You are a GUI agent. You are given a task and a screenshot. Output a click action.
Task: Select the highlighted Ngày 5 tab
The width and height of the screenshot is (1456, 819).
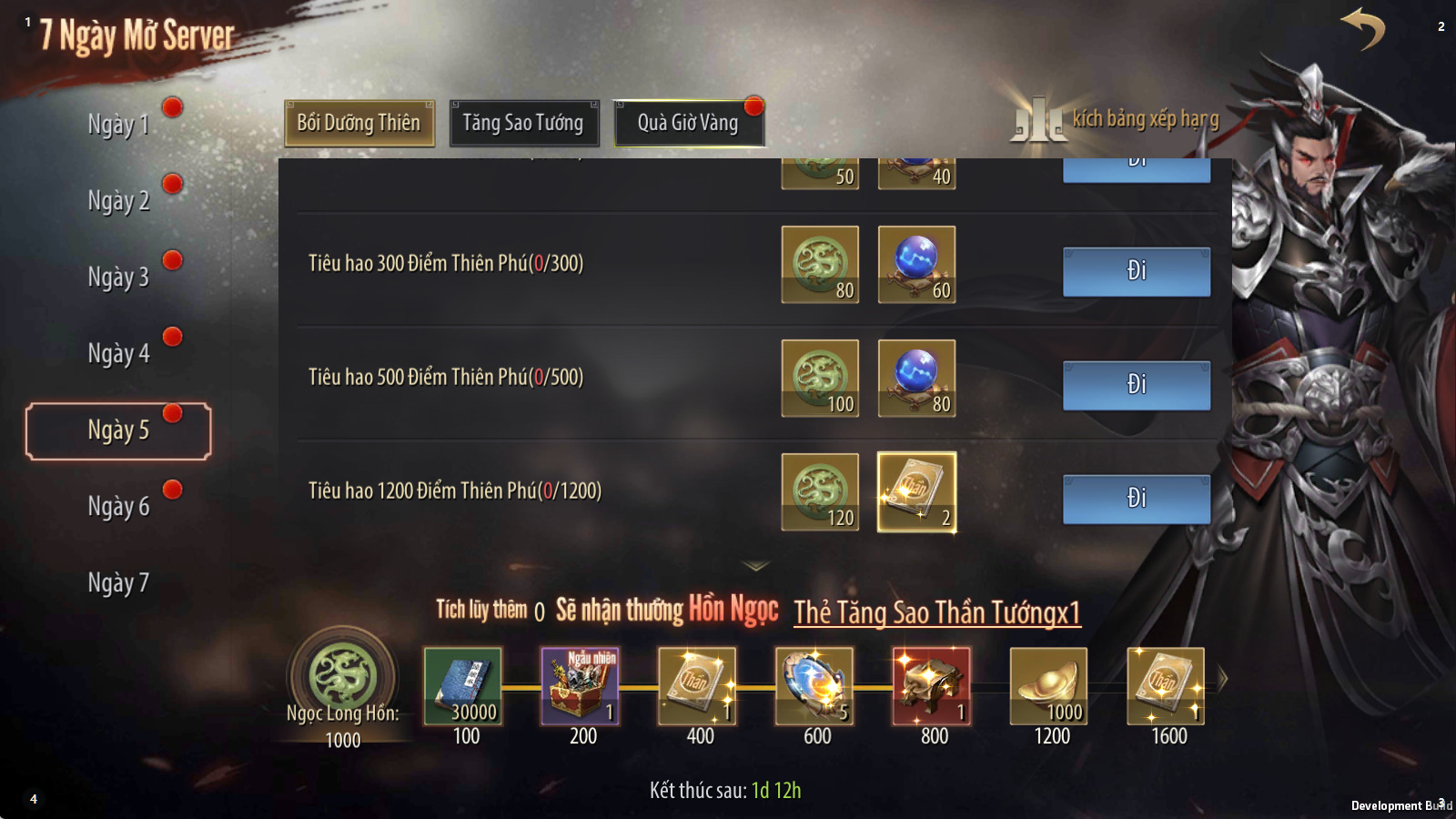click(x=118, y=430)
